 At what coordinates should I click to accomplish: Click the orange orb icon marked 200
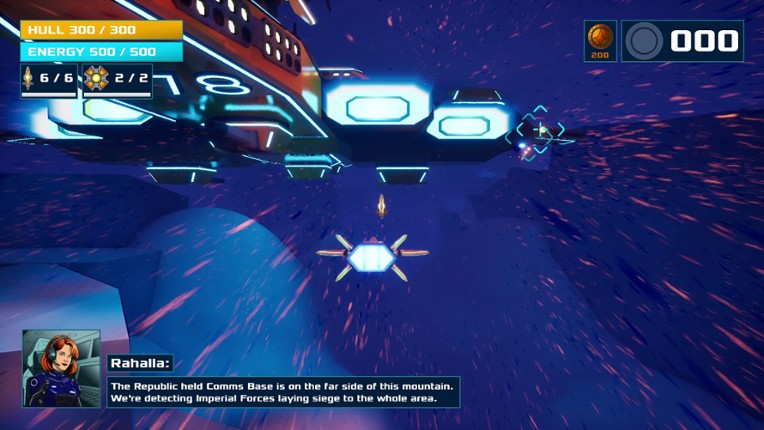[x=600, y=37]
